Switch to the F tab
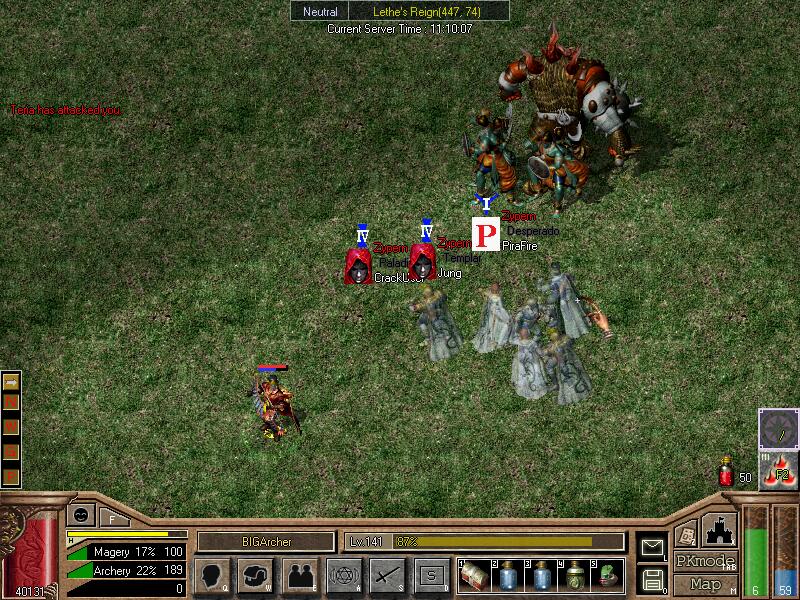This screenshot has width=800, height=600. [x=112, y=518]
